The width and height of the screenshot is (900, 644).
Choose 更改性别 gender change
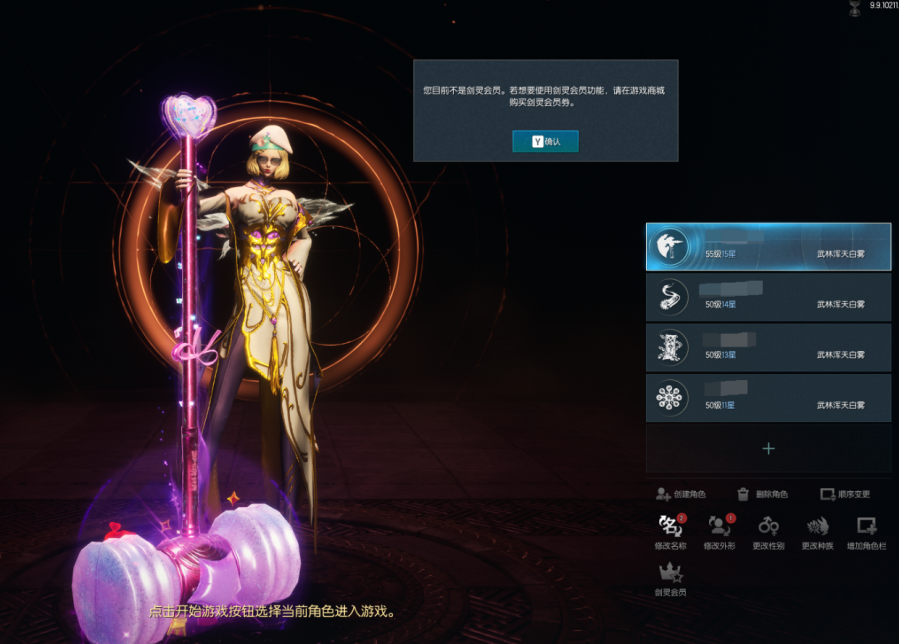768,531
